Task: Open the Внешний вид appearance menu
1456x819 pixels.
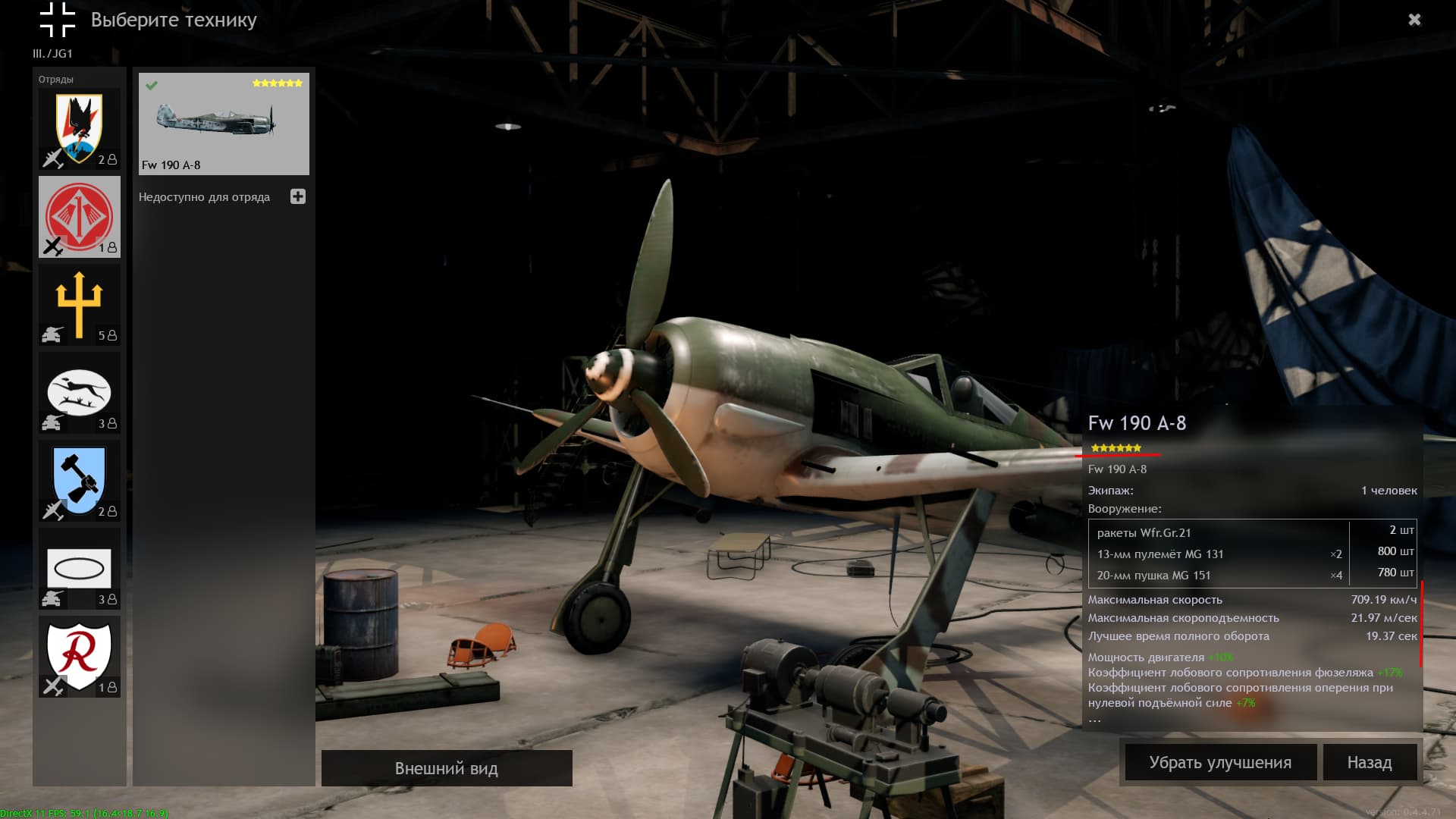Action: [447, 768]
